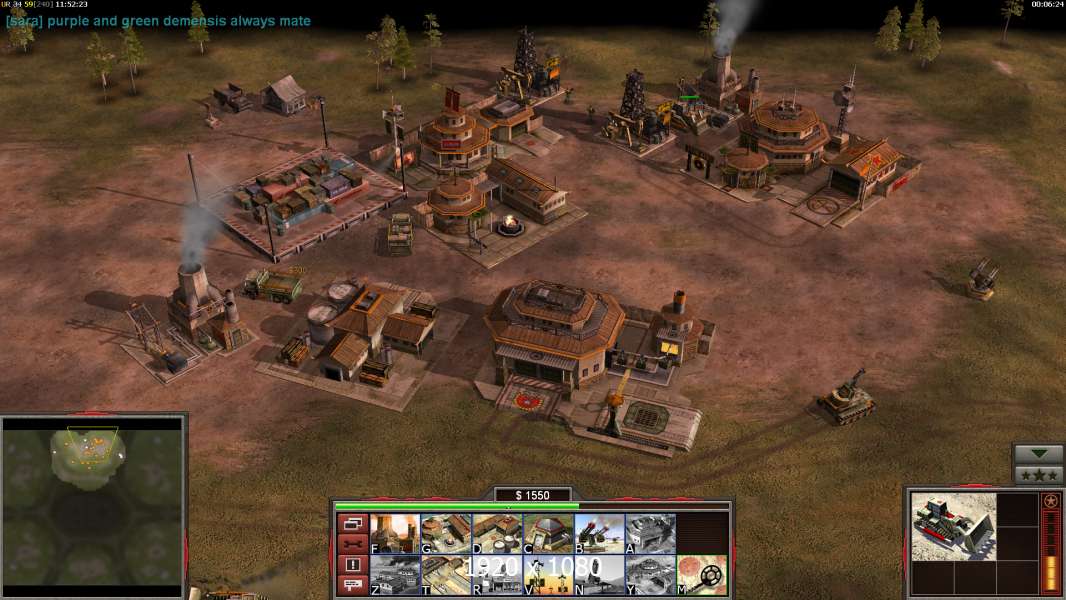Screen dimensions: 1066x600
Task: Click the selected Dozer portrait
Action: (953, 526)
